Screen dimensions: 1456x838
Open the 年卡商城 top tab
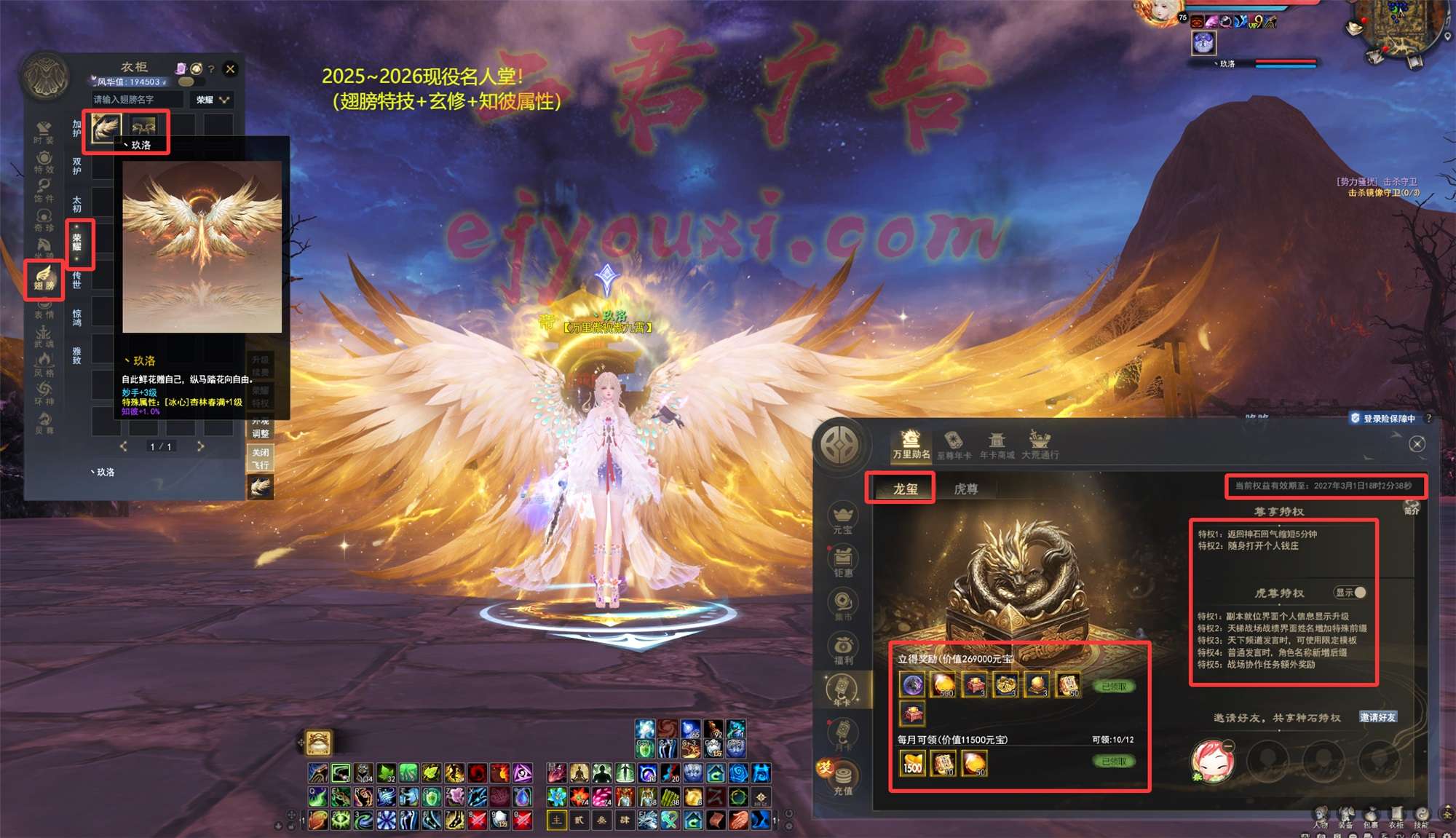pyautogui.click(x=997, y=445)
